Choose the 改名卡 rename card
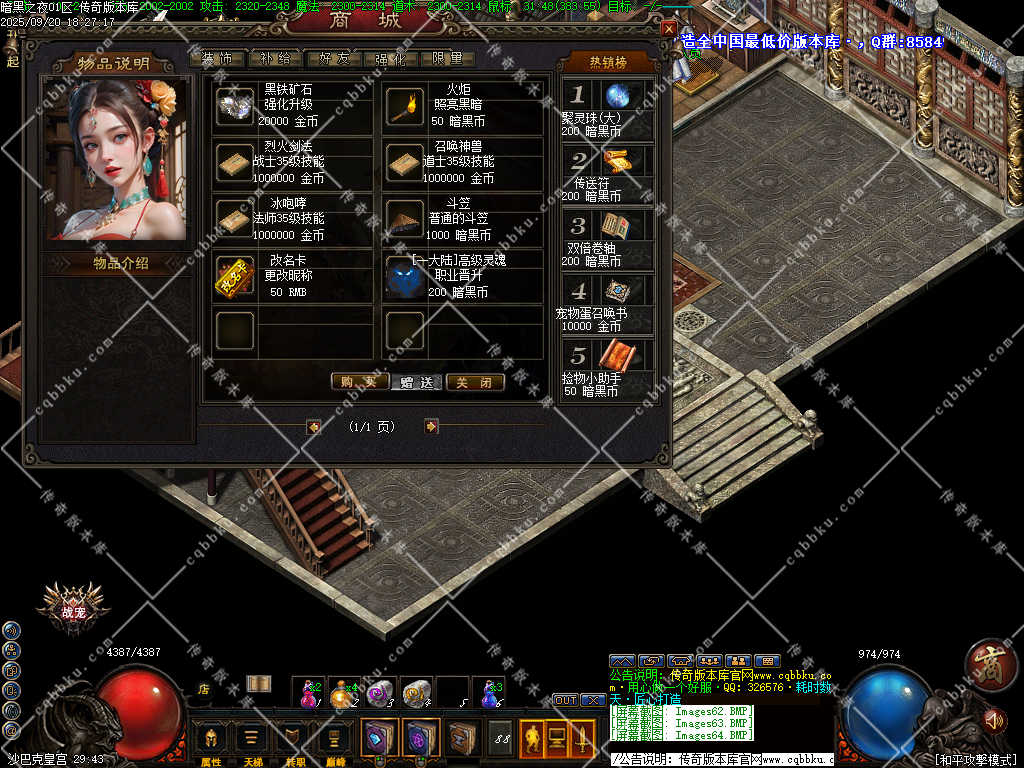The width and height of the screenshot is (1024, 768). tap(235, 276)
